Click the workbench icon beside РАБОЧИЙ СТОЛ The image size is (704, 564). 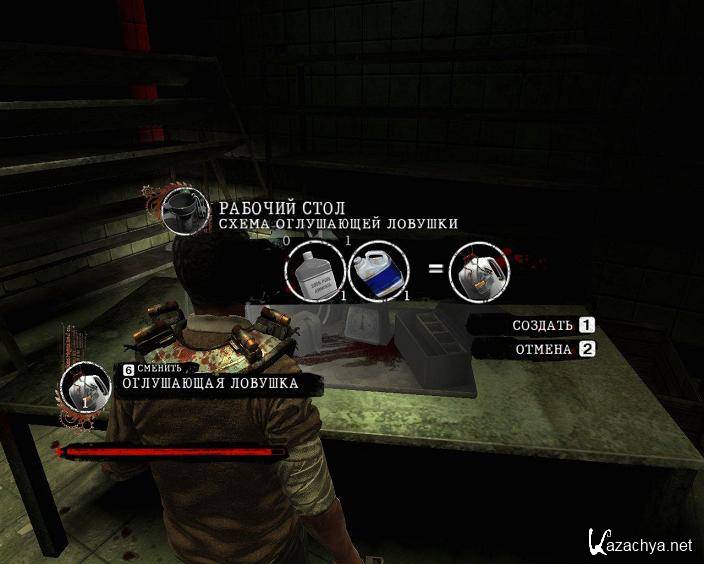tap(186, 210)
